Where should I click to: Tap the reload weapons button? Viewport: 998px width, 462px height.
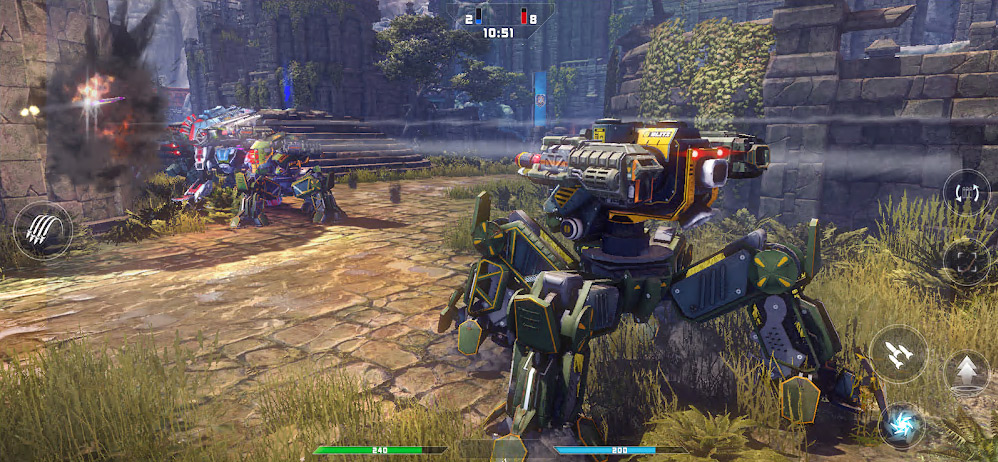(966, 193)
